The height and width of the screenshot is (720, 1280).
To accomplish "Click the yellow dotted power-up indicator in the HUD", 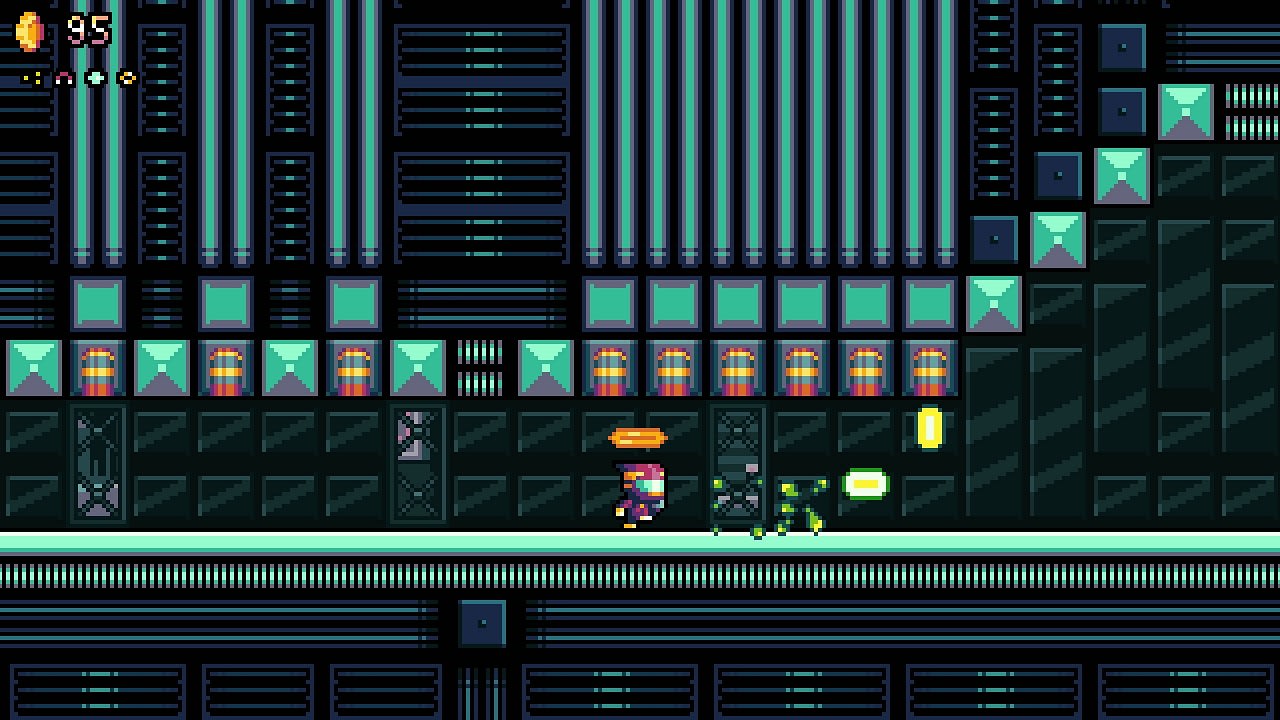I will (x=30, y=77).
